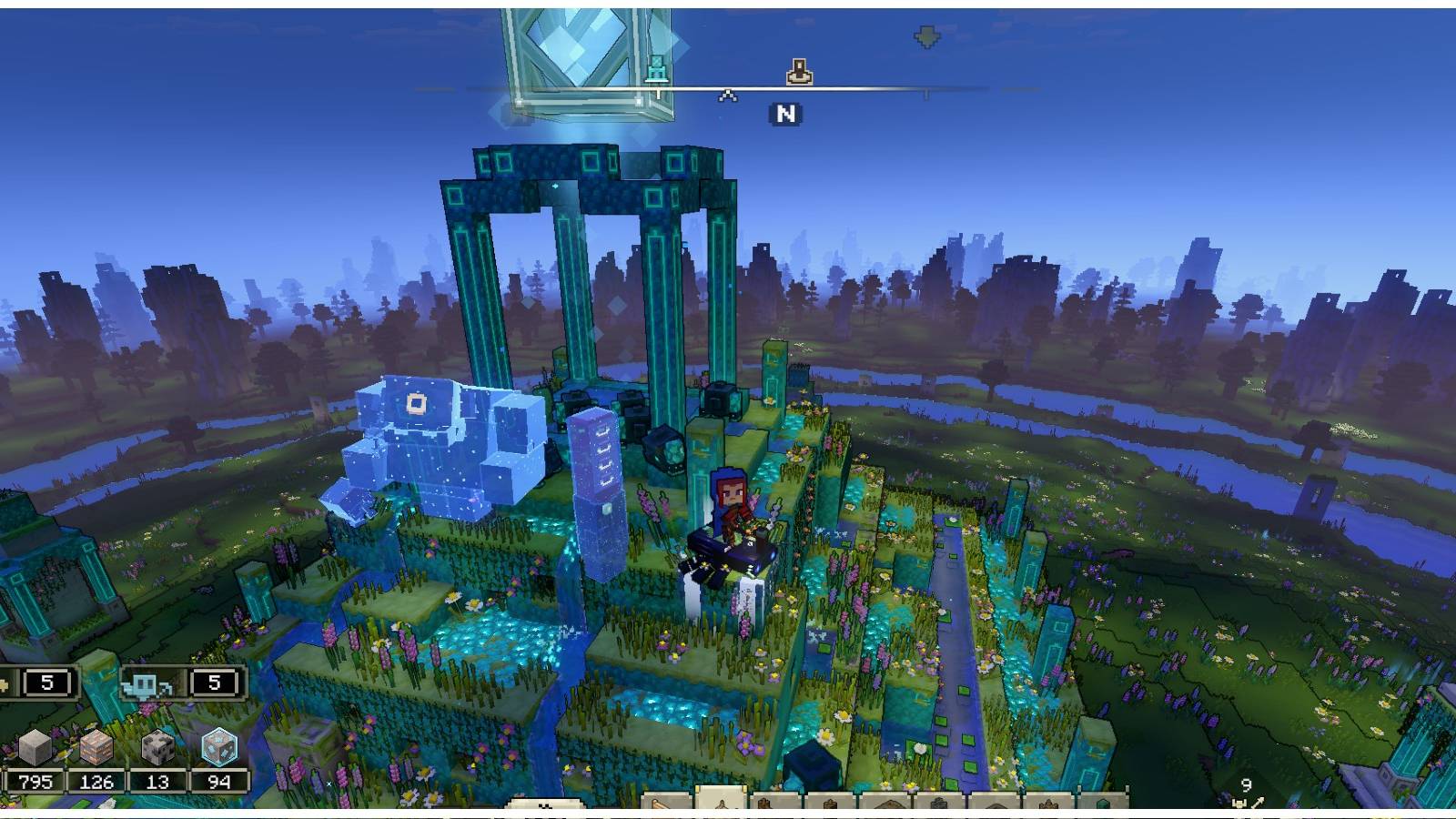Viewport: 1456px width, 819px height.
Task: Click the objective arrow marker in the top right
Action: coord(926,35)
